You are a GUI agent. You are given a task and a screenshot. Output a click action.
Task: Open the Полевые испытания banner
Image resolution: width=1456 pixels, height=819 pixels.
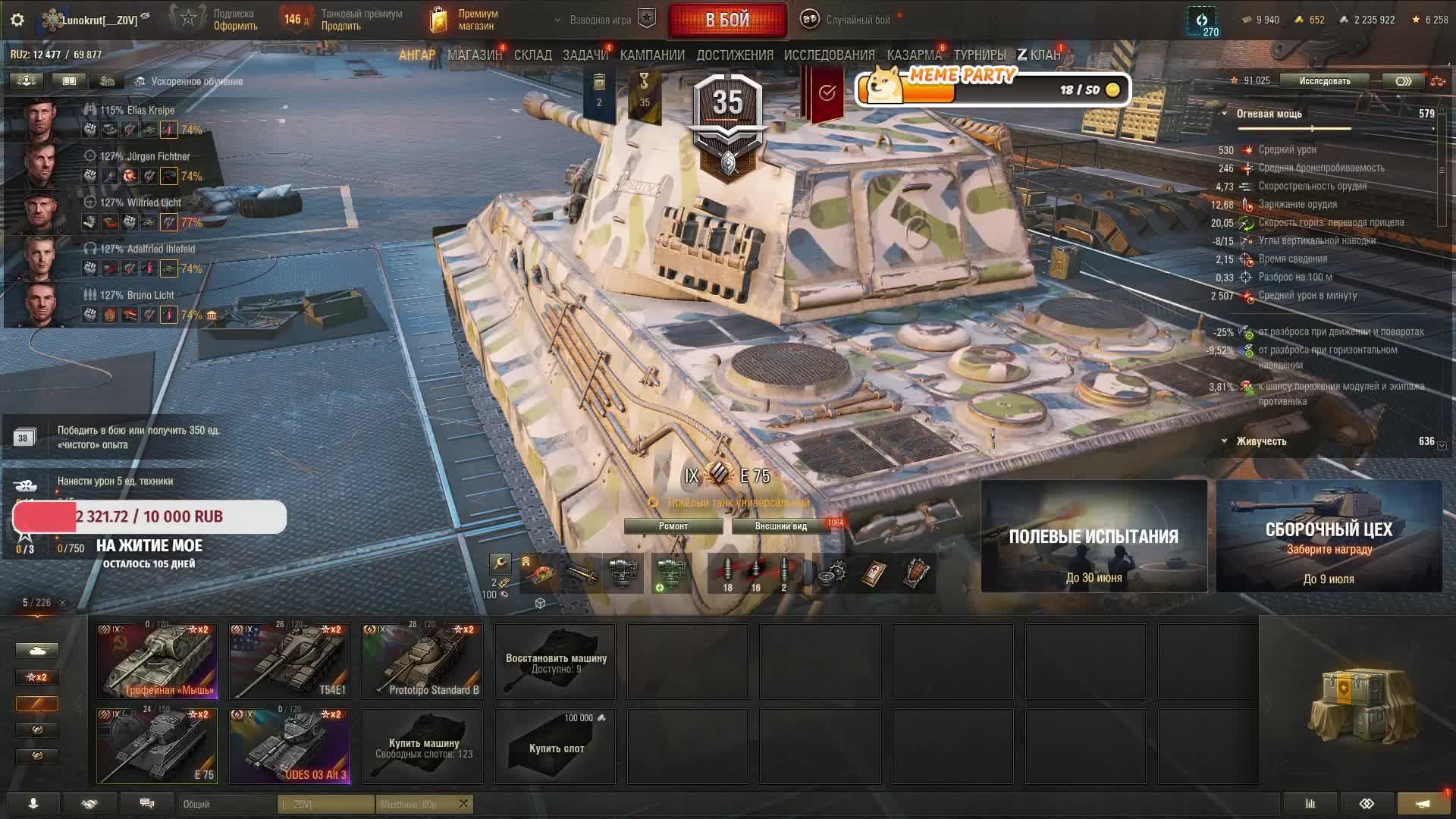pos(1094,536)
